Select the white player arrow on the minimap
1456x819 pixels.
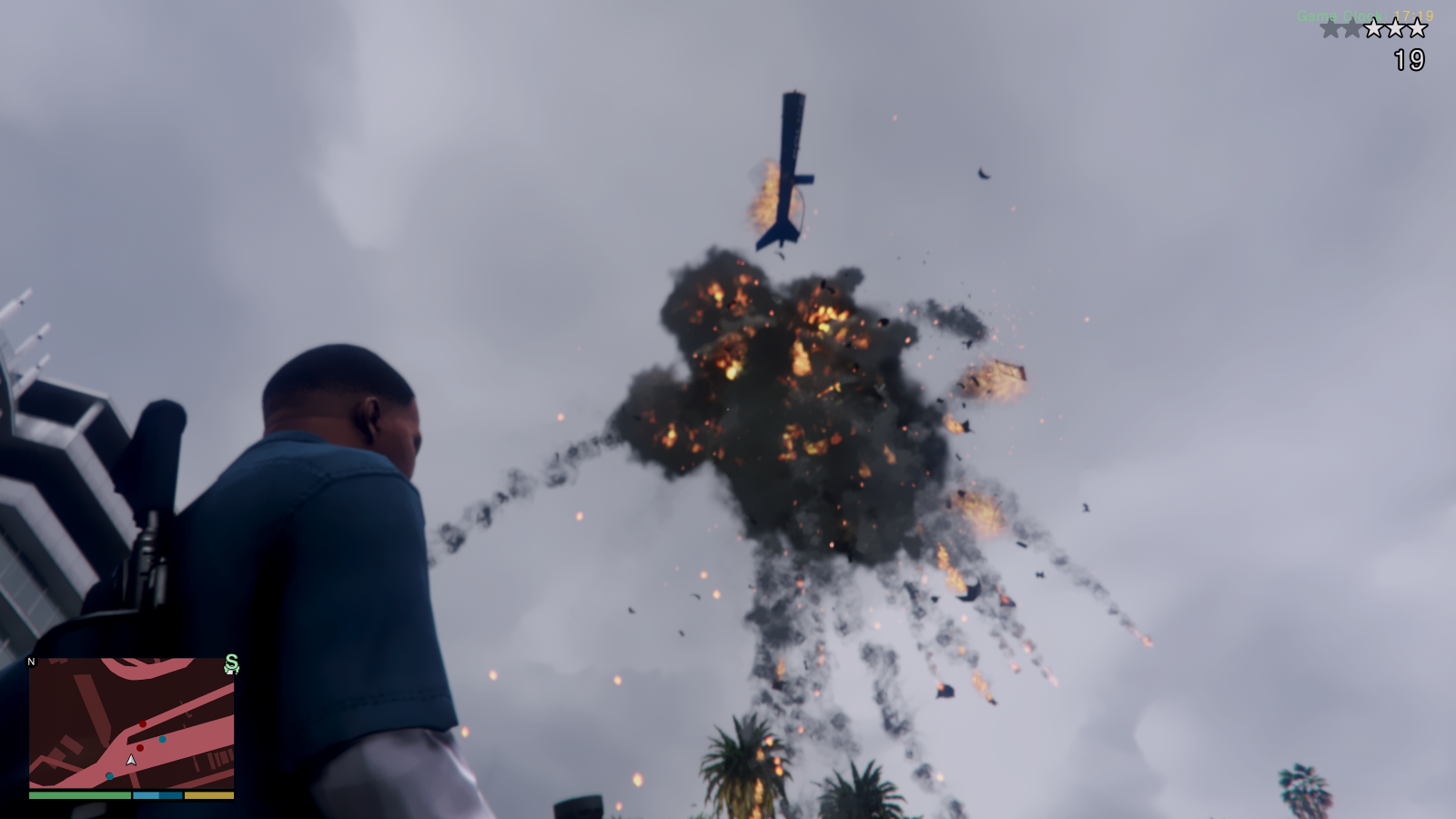pos(131,760)
